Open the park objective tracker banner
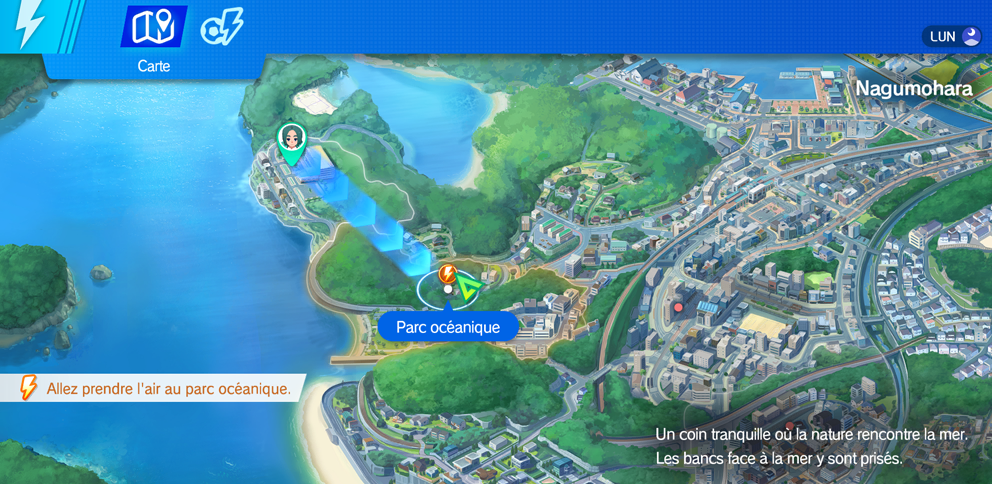Viewport: 992px width, 484px height. point(155,388)
